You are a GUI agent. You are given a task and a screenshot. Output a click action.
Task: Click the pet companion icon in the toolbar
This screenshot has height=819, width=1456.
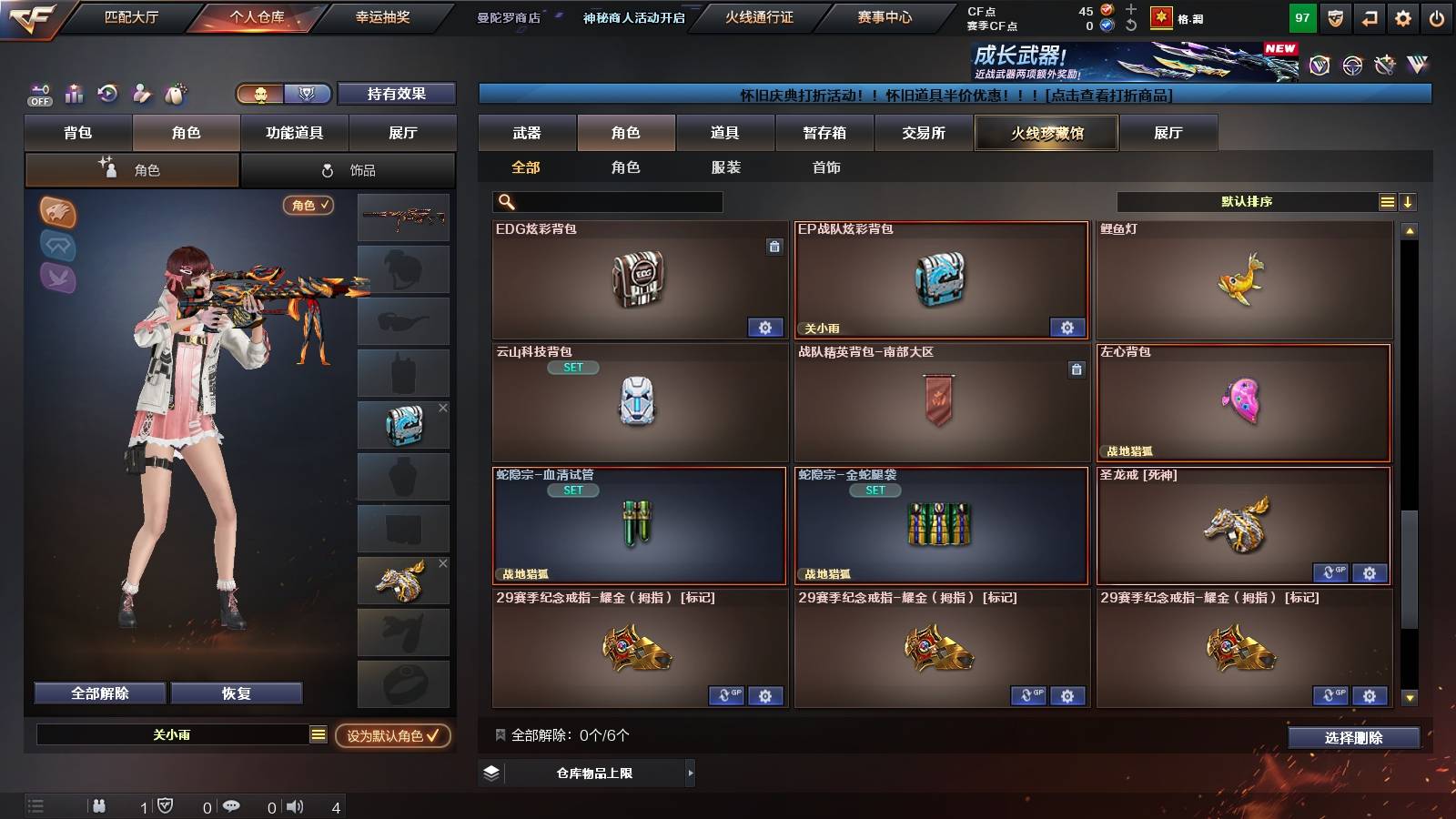pos(173,93)
